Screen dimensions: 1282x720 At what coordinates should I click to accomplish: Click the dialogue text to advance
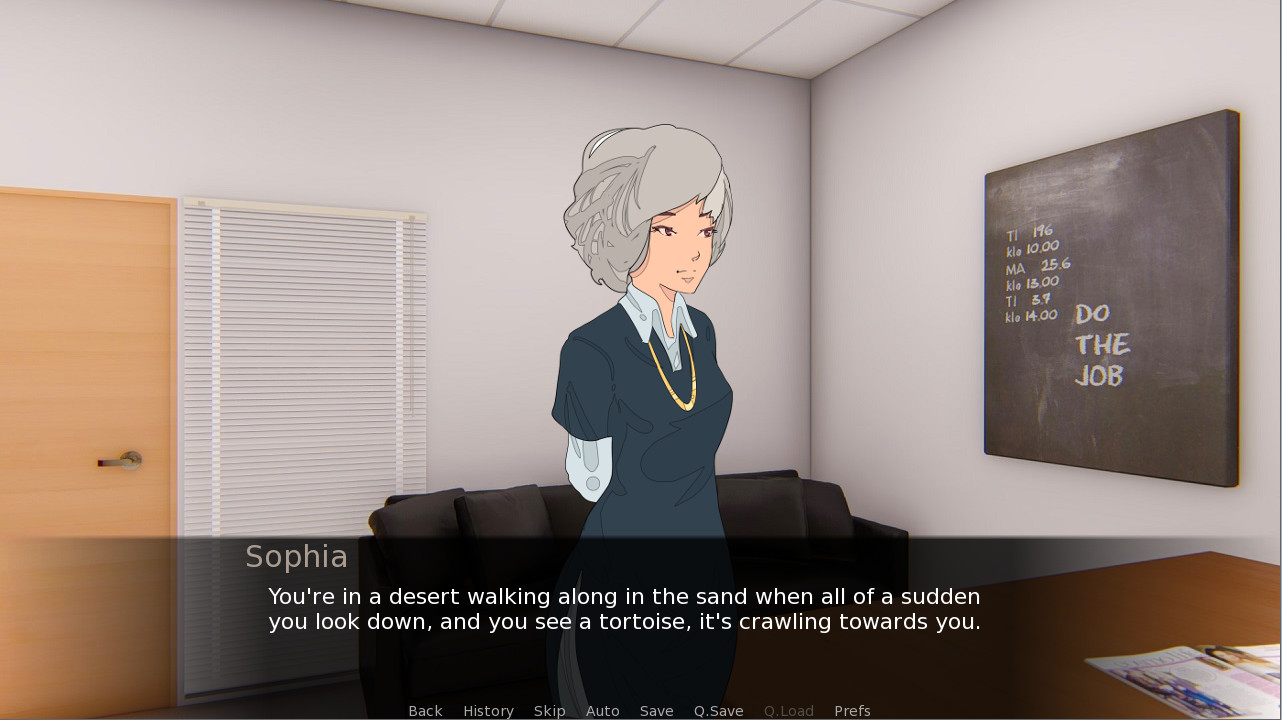[x=623, y=608]
